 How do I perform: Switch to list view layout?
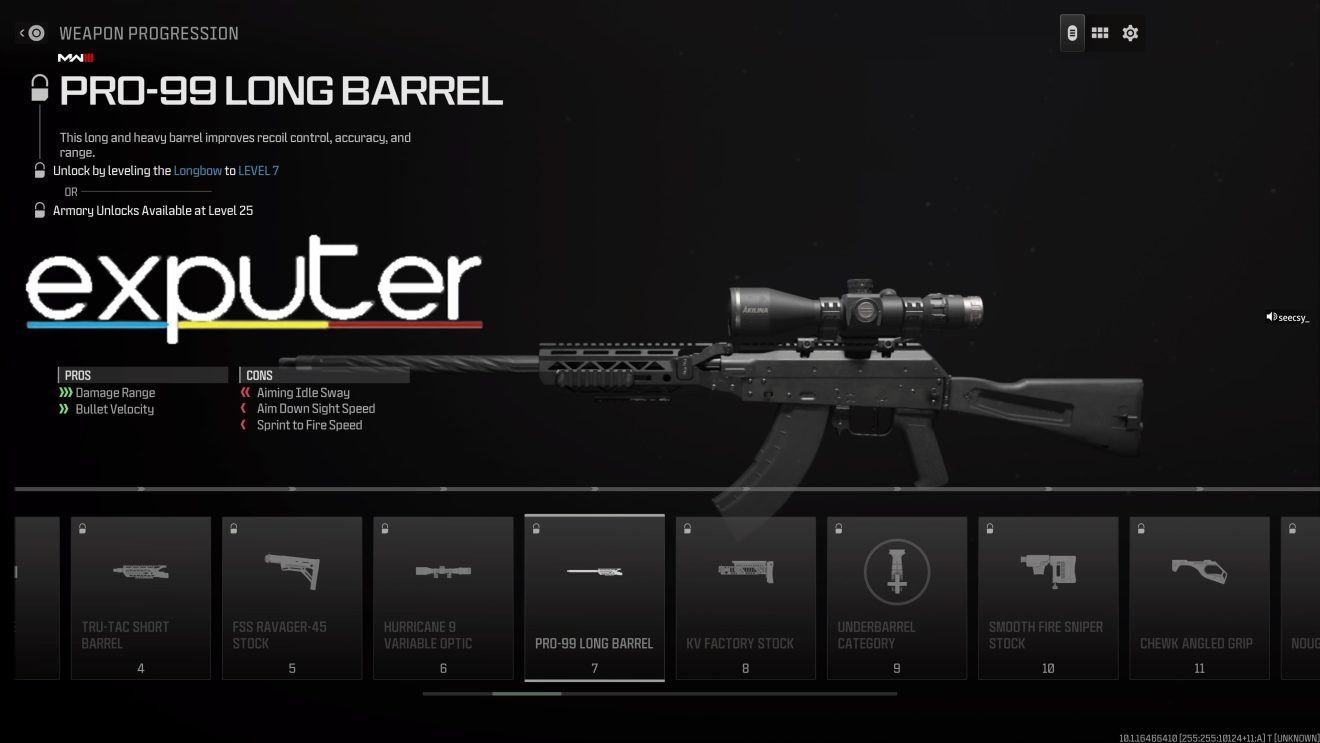[x=1071, y=32]
